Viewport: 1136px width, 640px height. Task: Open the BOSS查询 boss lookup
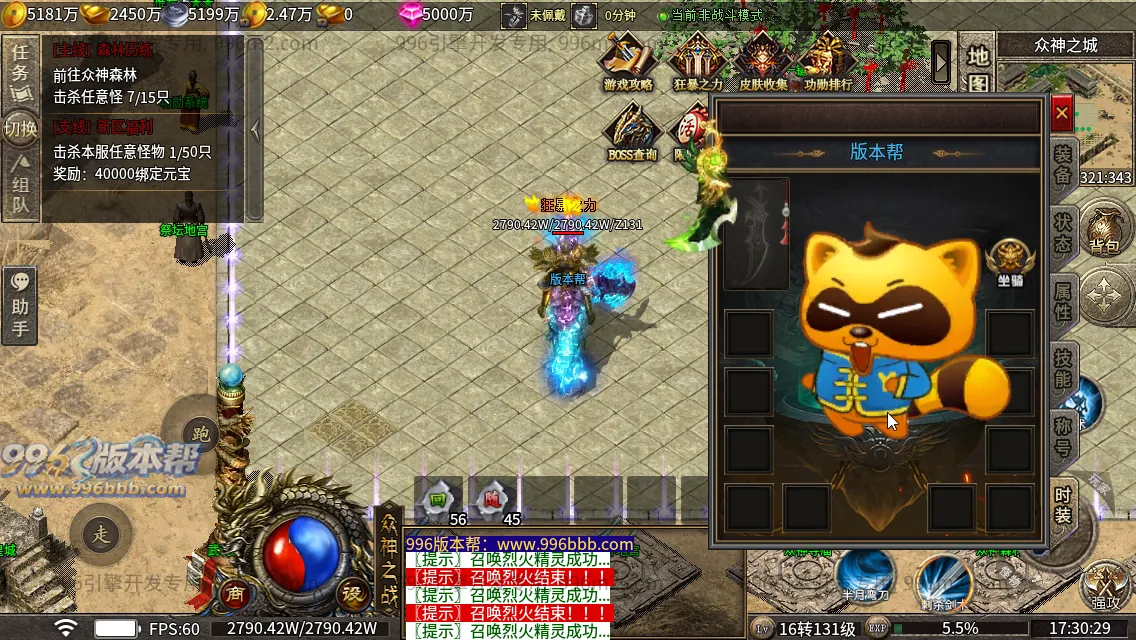coord(632,132)
